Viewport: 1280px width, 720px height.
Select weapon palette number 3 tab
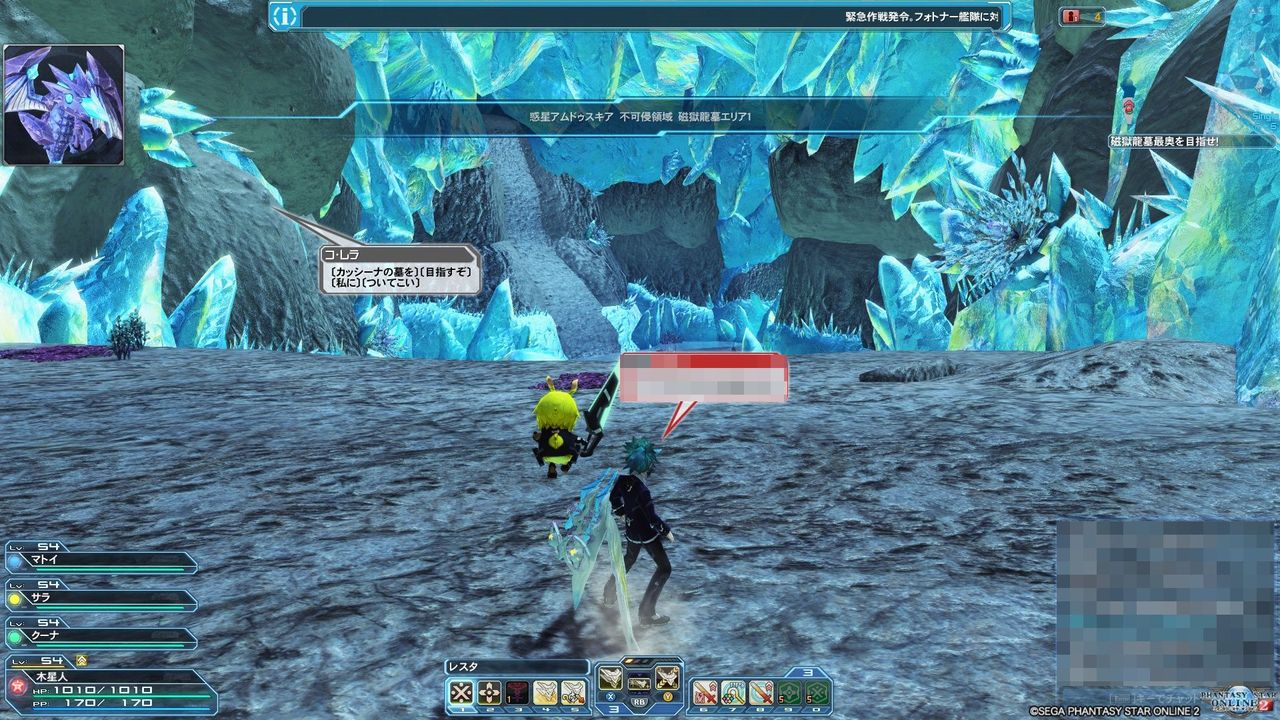(x=612, y=707)
